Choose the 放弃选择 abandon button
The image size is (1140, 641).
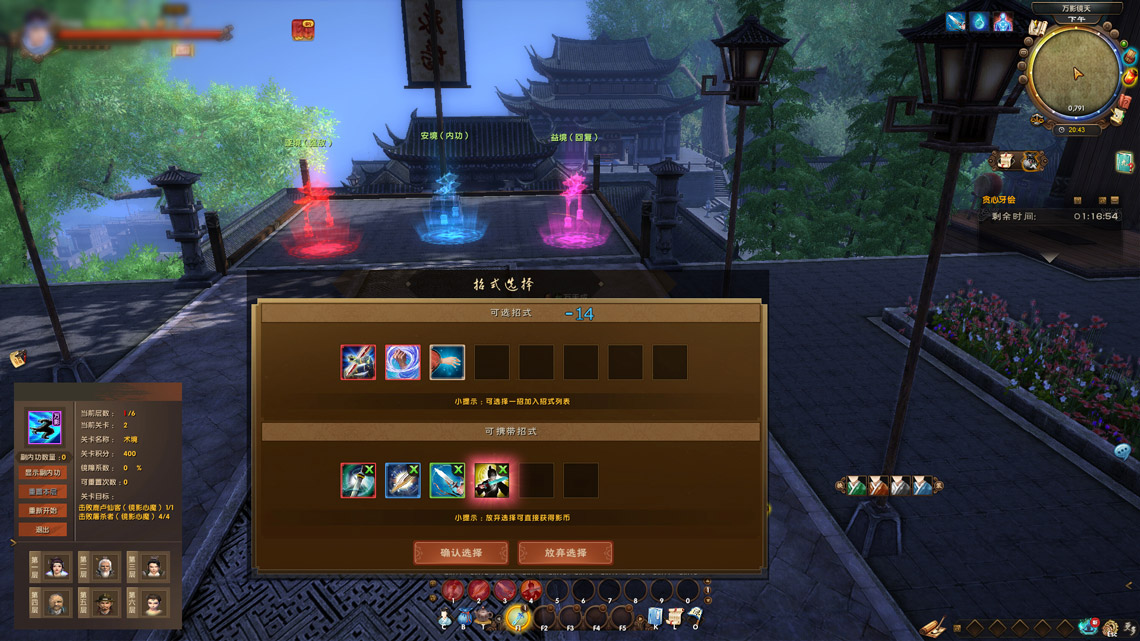[x=565, y=553]
